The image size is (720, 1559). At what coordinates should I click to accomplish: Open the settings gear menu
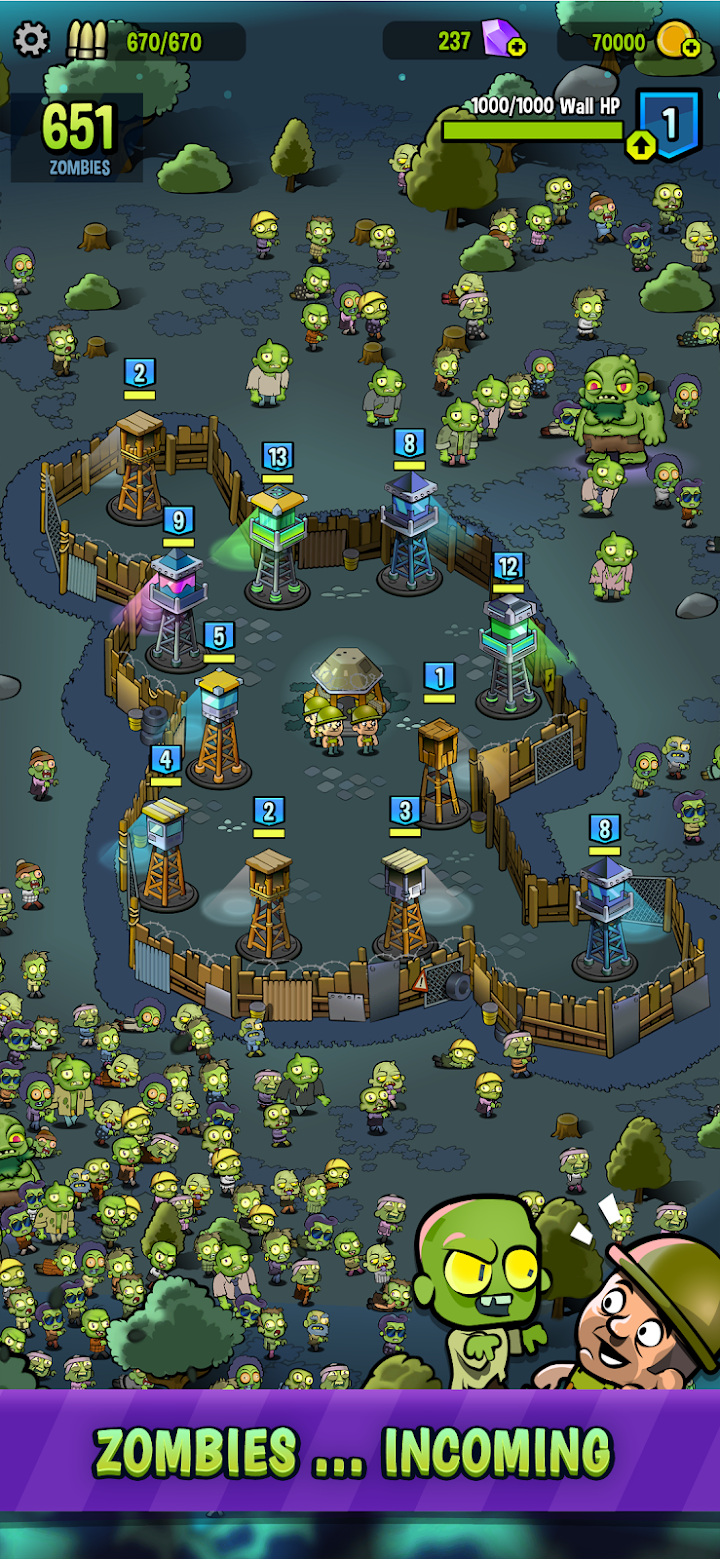click(31, 40)
